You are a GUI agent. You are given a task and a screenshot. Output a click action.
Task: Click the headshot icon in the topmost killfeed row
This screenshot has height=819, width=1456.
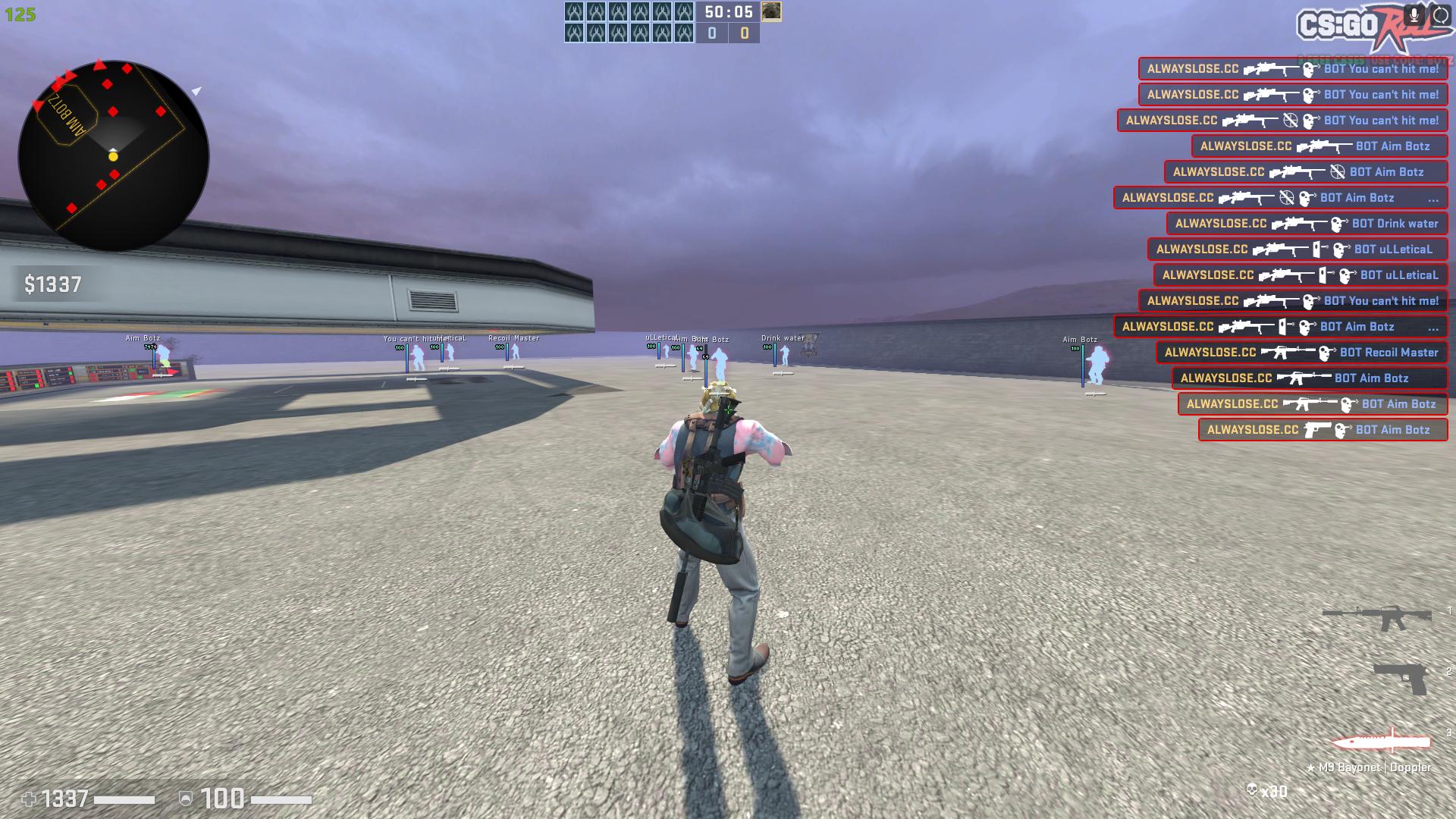[1310, 70]
